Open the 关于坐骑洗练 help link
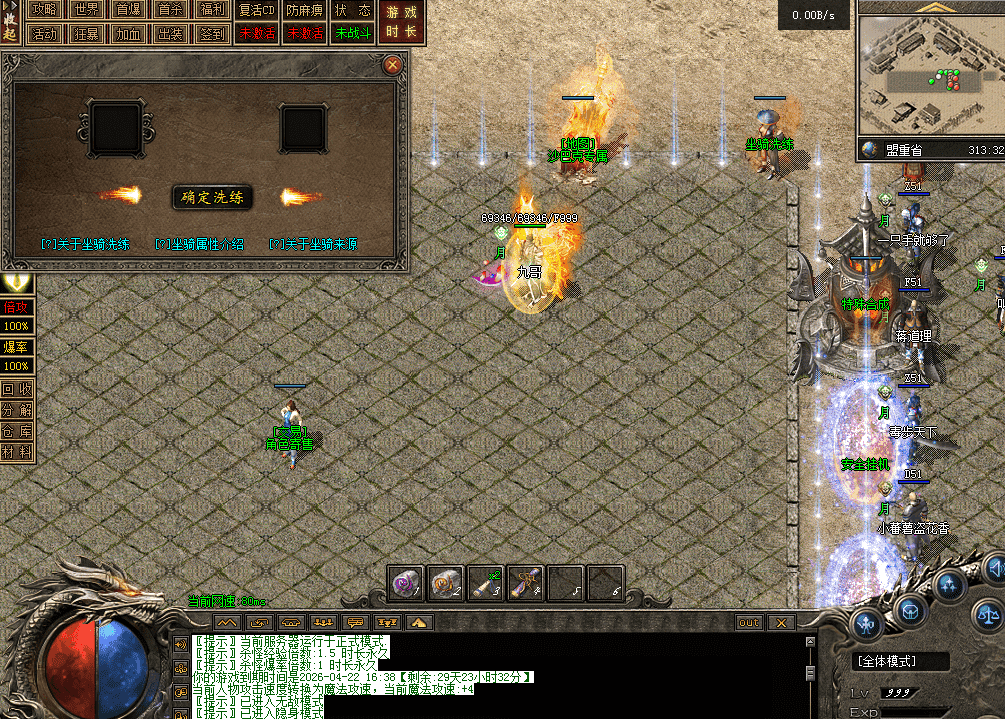 click(85, 244)
